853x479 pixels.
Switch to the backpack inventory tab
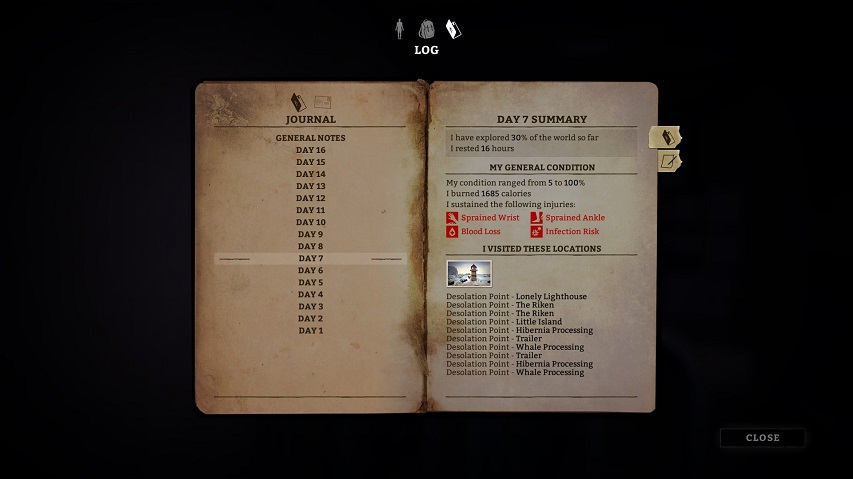pyautogui.click(x=426, y=28)
